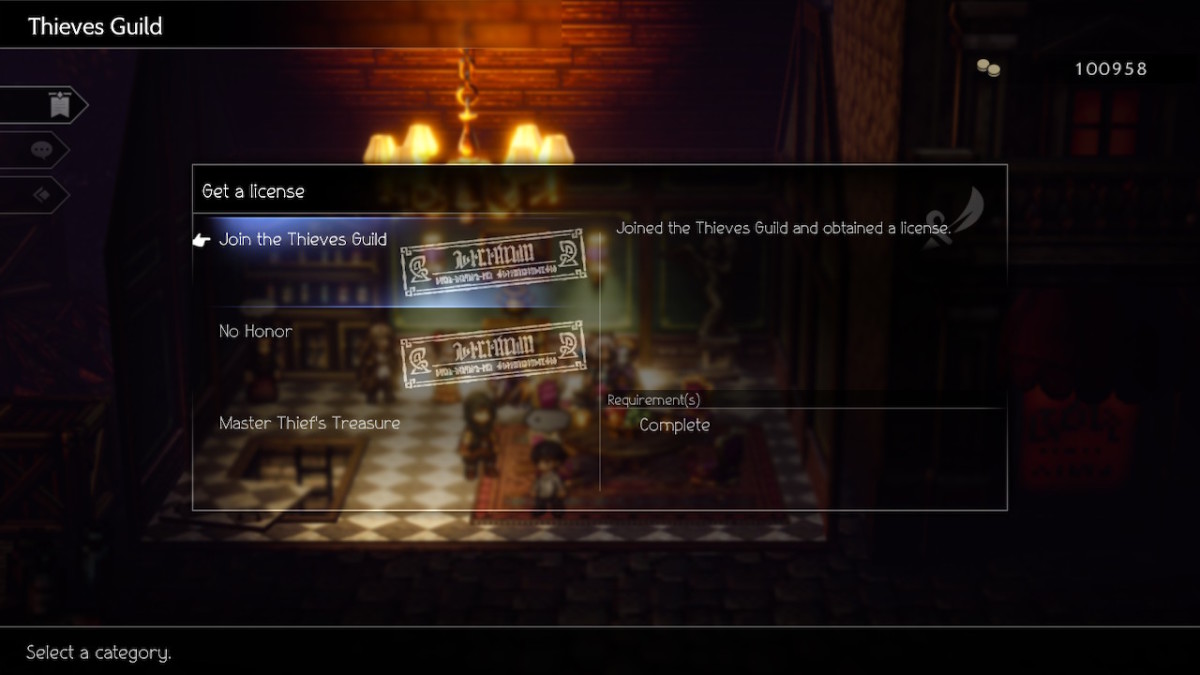Open Master Thief's Treasure entry
This screenshot has width=1200, height=675.
click(x=309, y=424)
